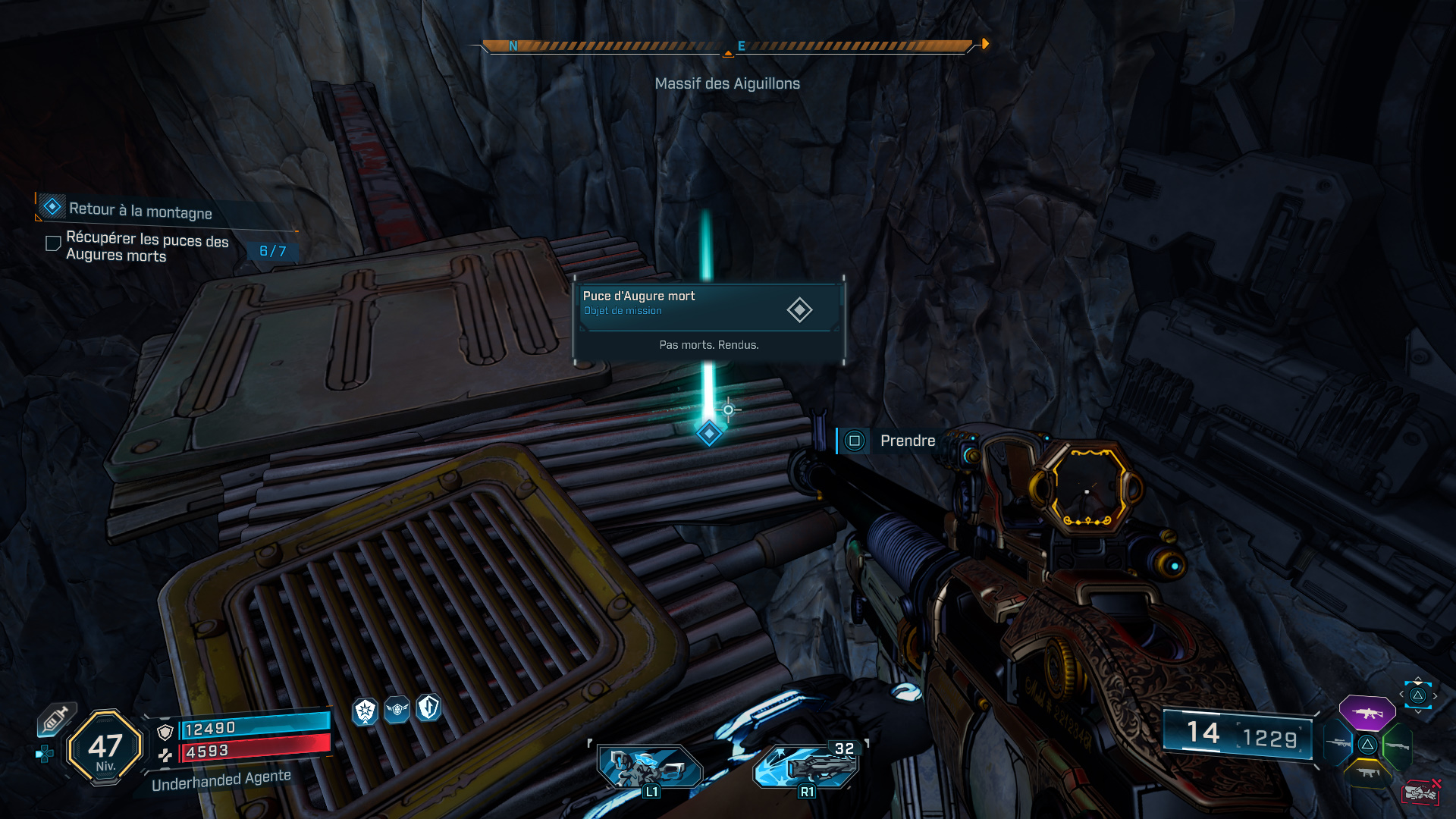Select the level 47 badge
The height and width of the screenshot is (819, 1456).
point(105,747)
